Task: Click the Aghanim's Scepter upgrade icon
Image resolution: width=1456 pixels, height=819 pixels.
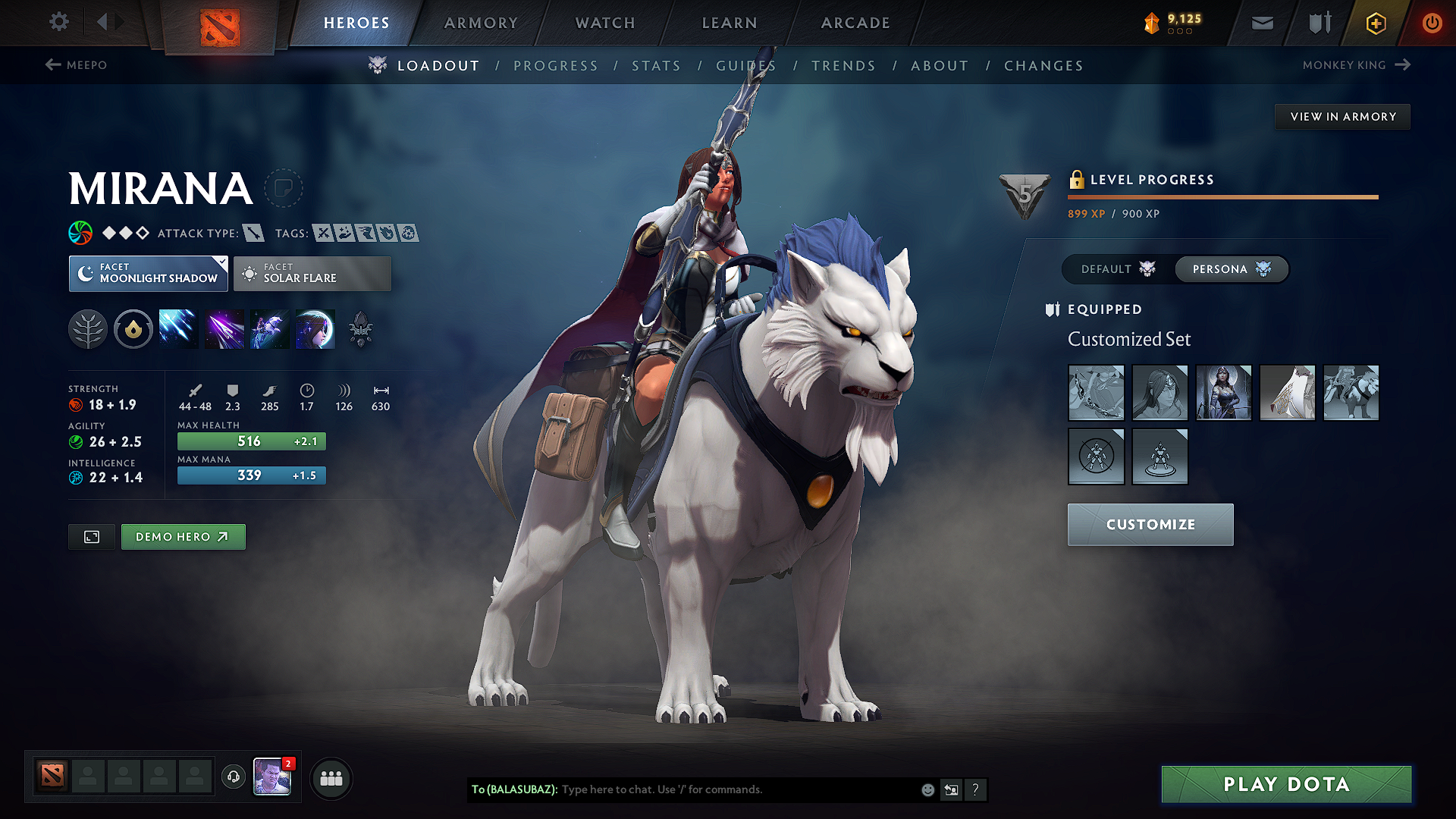Action: [359, 328]
